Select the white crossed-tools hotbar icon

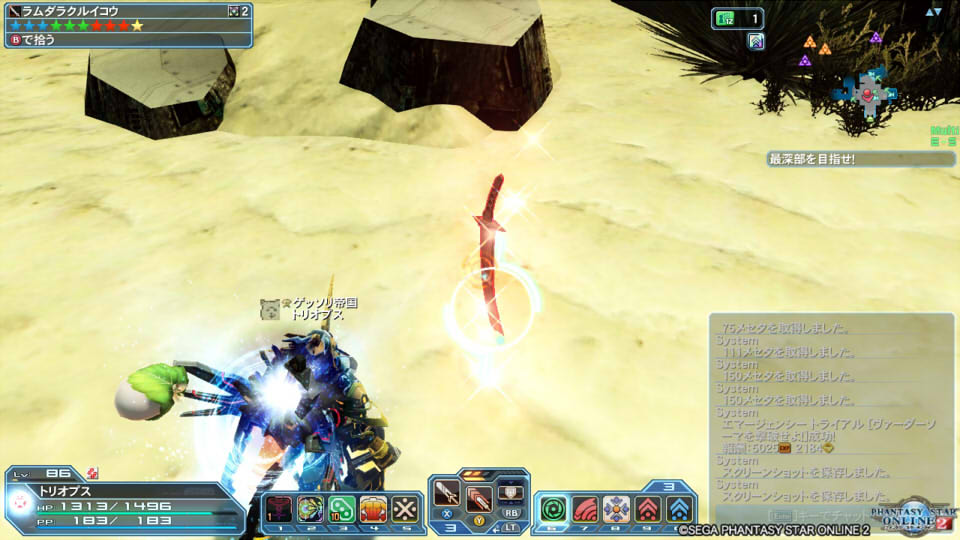403,509
